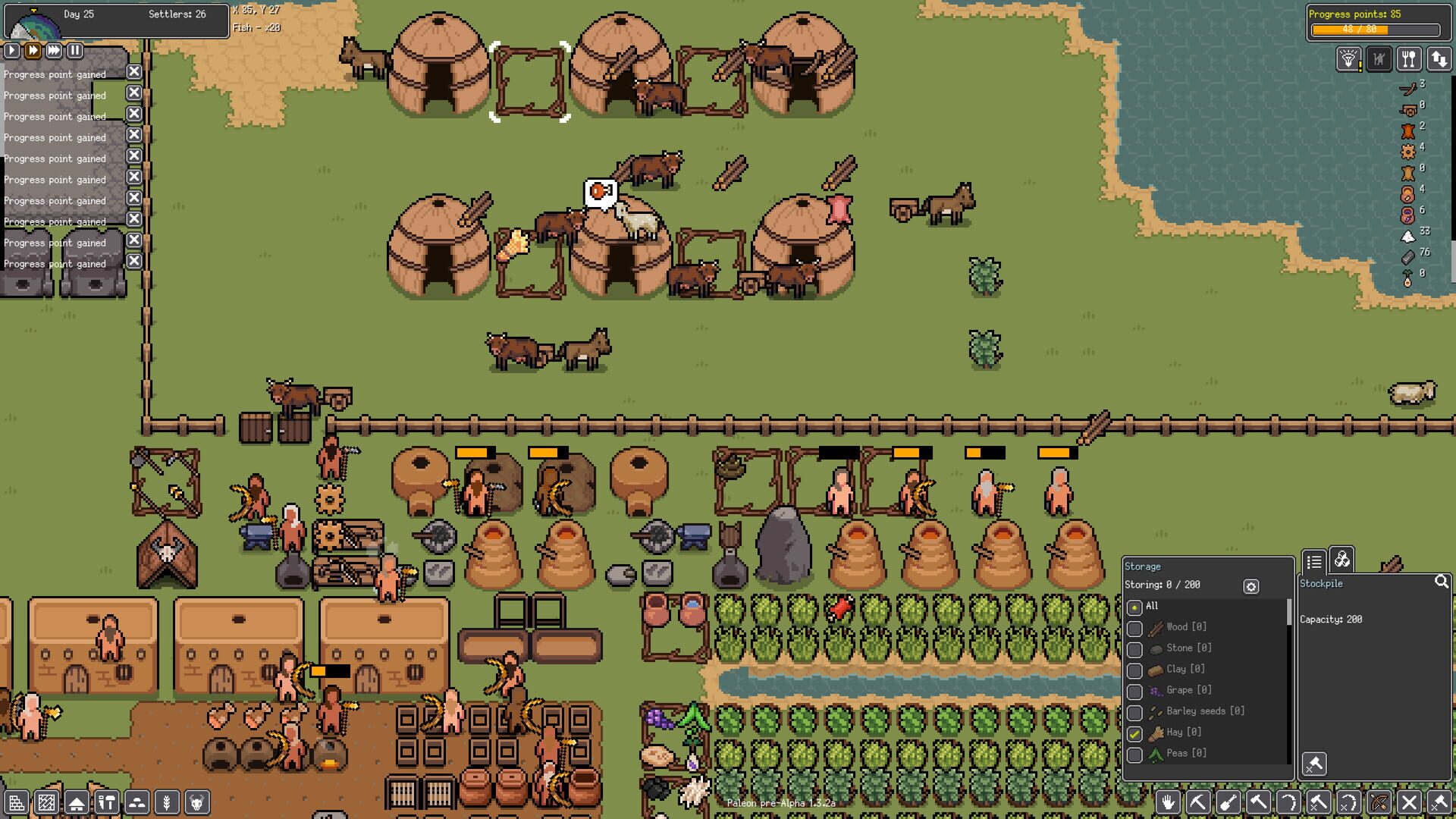Select the mining pickaxe tool
Viewport: 1456px width, 819px height.
coord(1197,803)
